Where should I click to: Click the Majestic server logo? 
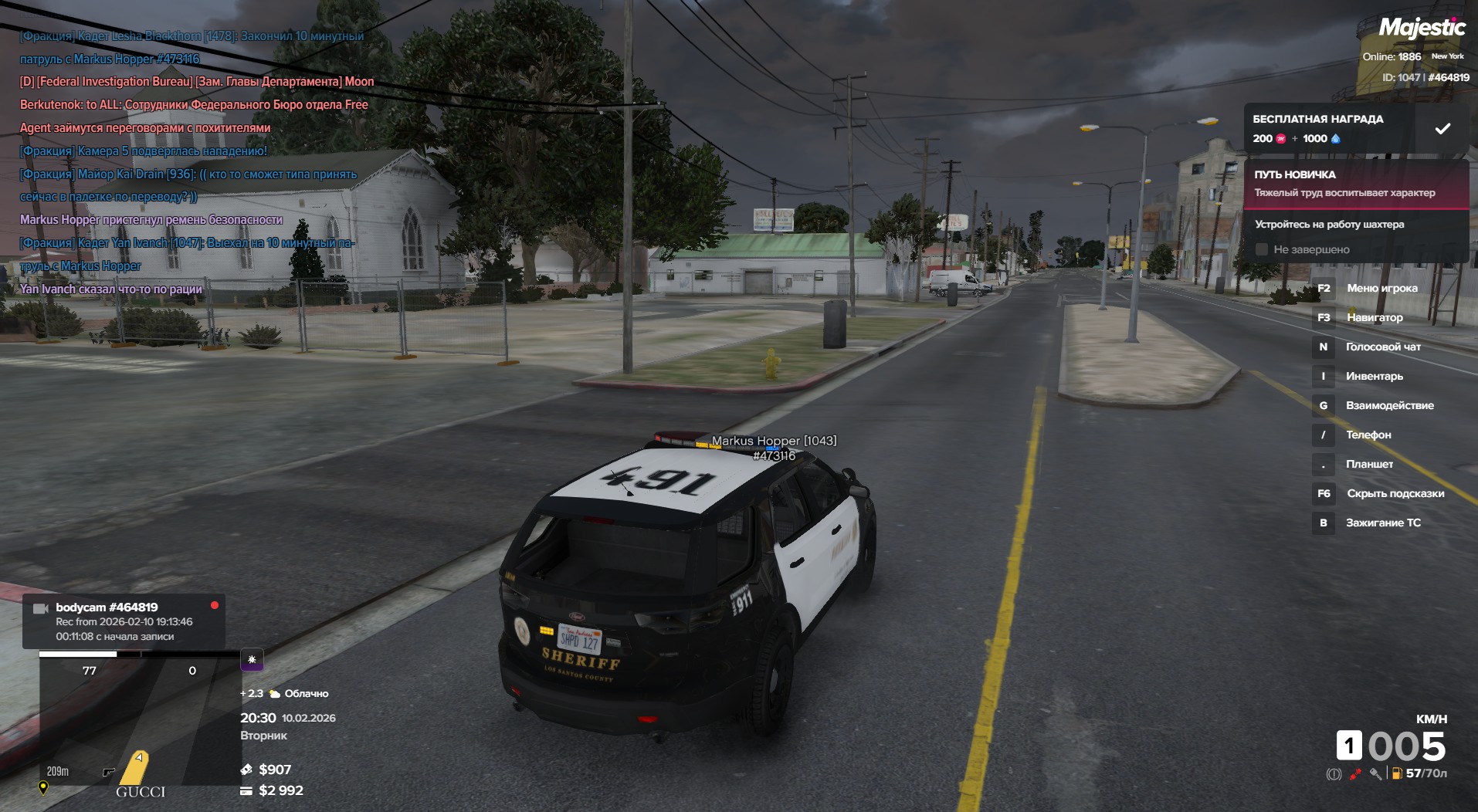click(1422, 29)
